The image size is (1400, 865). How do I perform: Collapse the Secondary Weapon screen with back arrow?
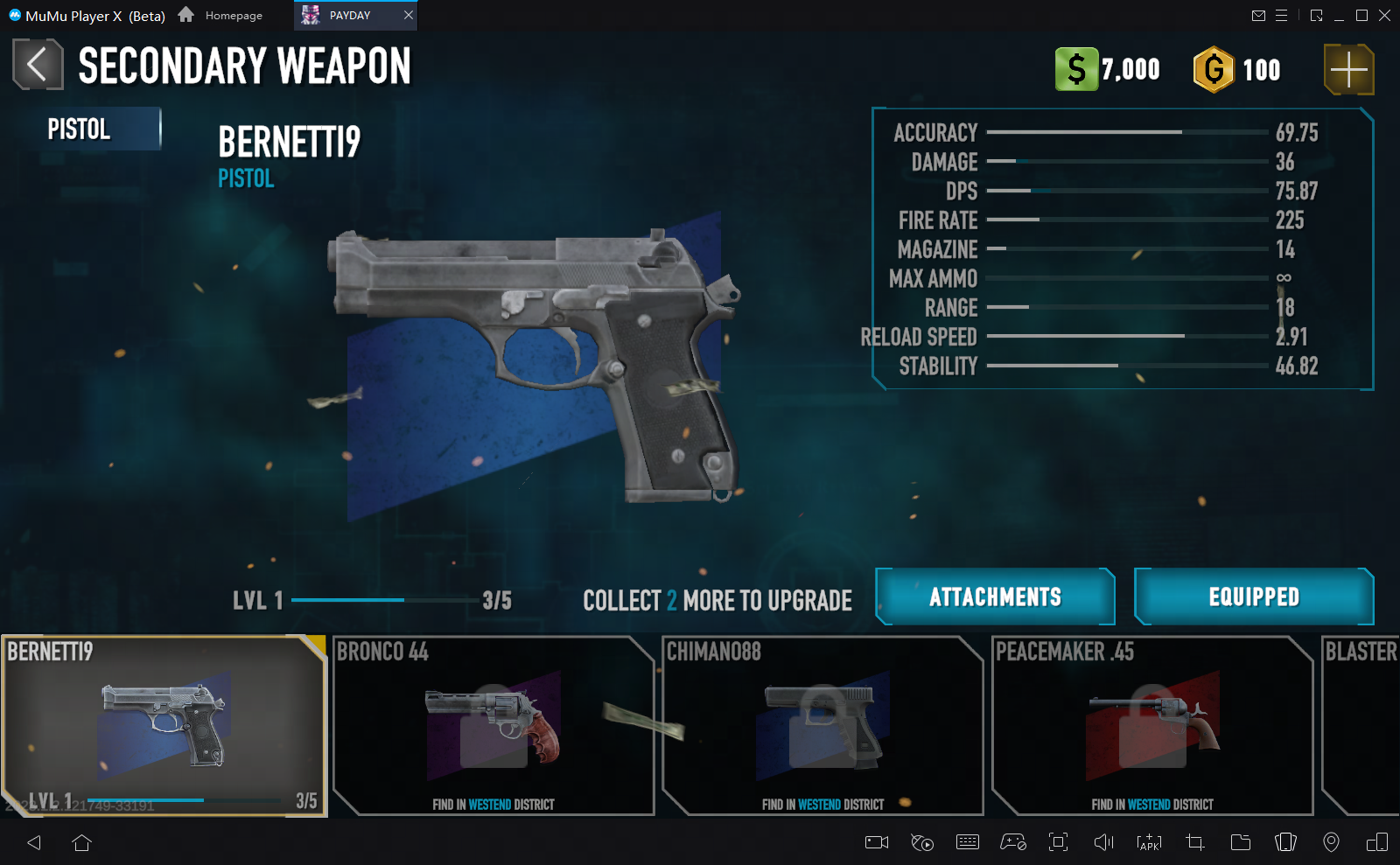pyautogui.click(x=37, y=64)
